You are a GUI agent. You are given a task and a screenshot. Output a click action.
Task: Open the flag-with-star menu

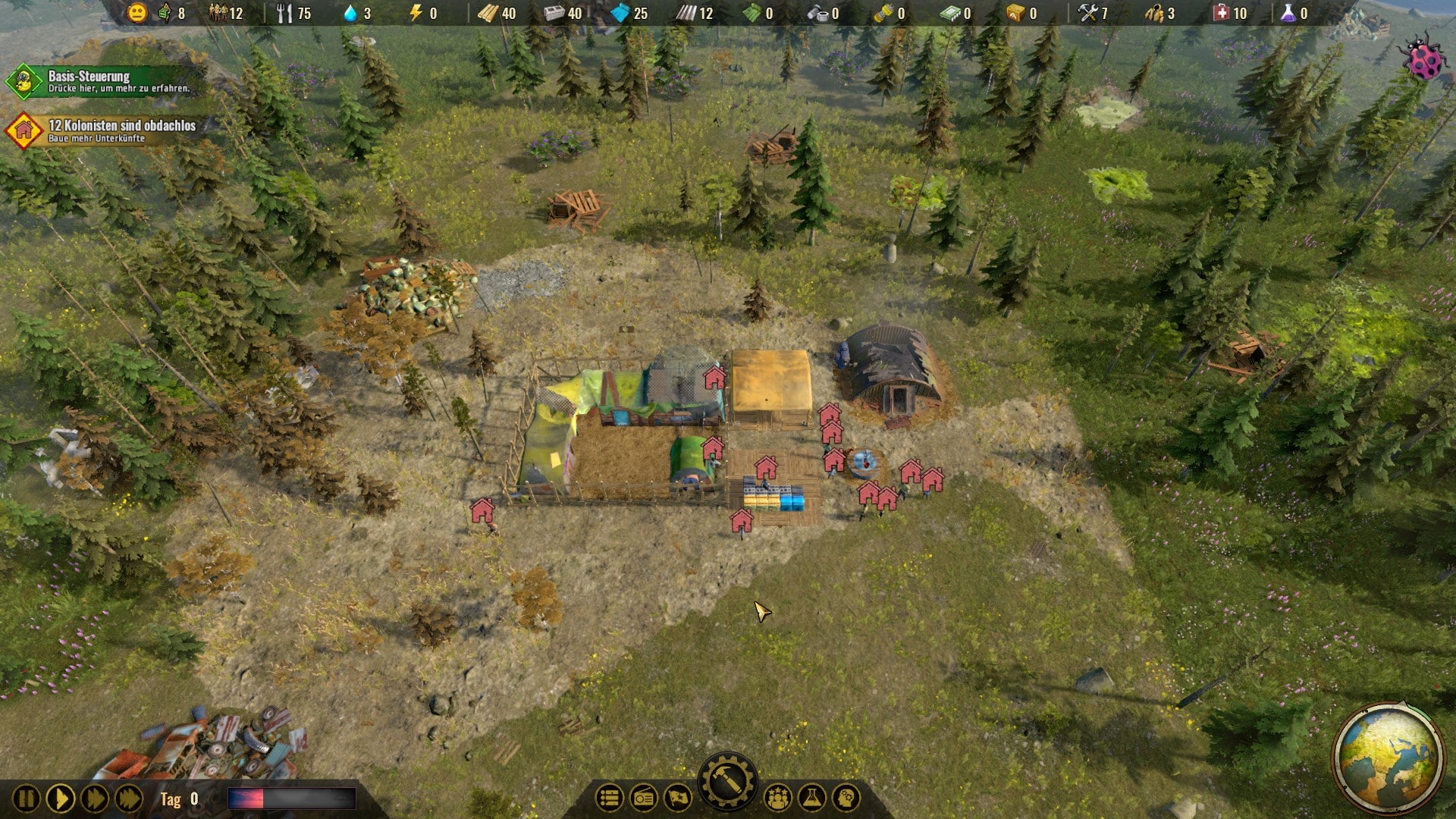pos(677,798)
